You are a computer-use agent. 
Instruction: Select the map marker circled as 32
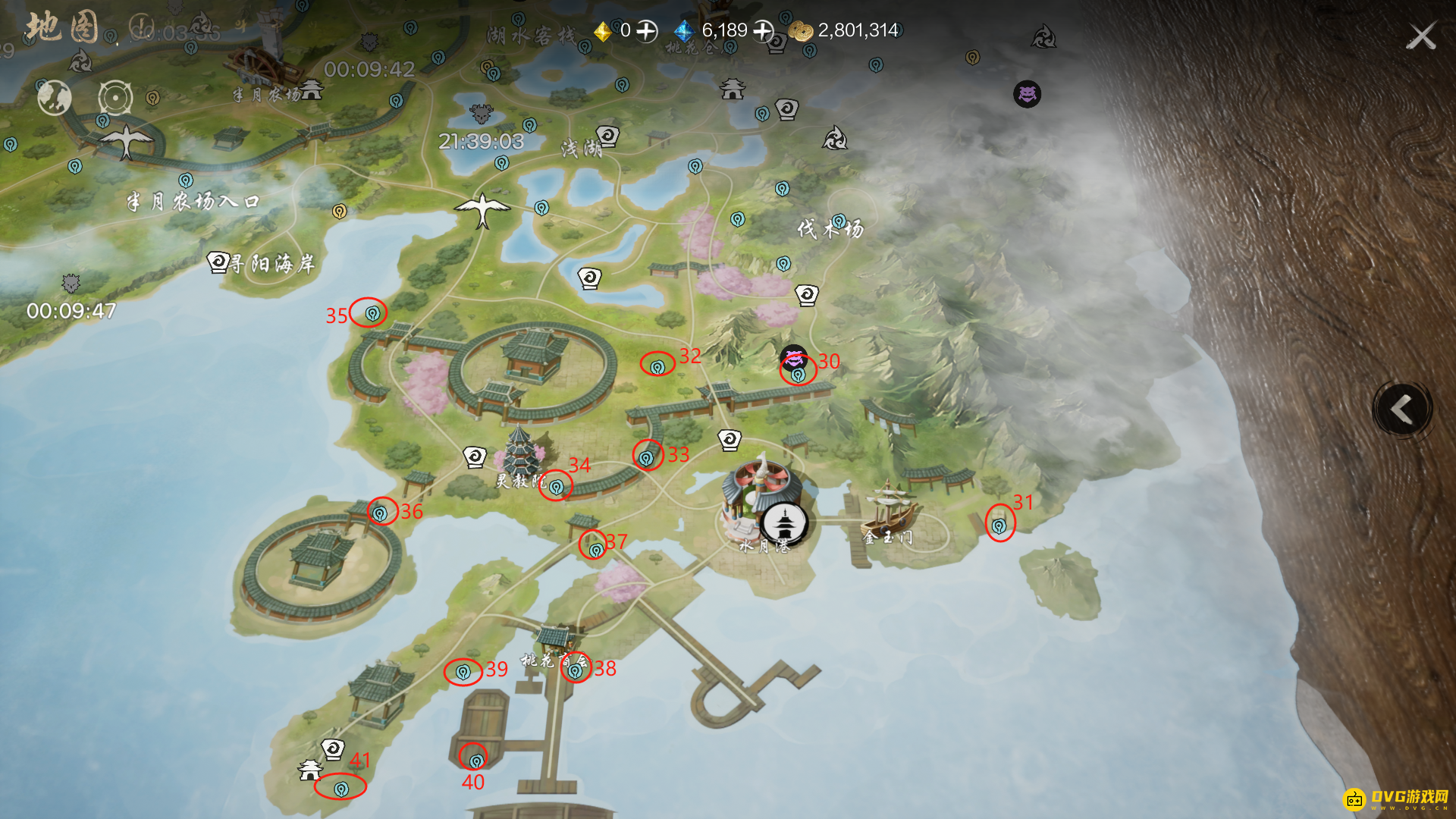pos(657,366)
